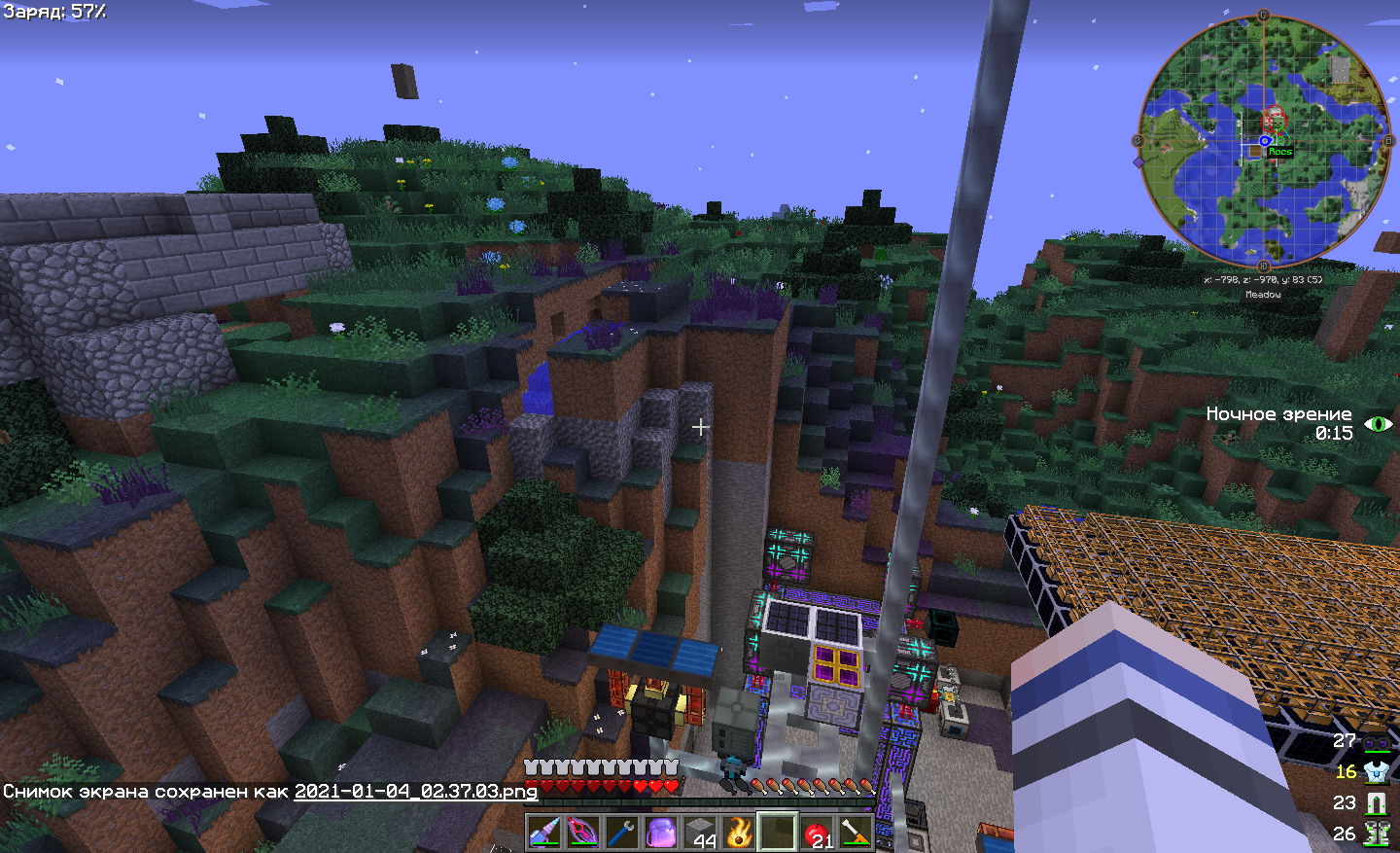Open the saved screenshot file link in chat
This screenshot has width=1400, height=853.
tap(415, 791)
